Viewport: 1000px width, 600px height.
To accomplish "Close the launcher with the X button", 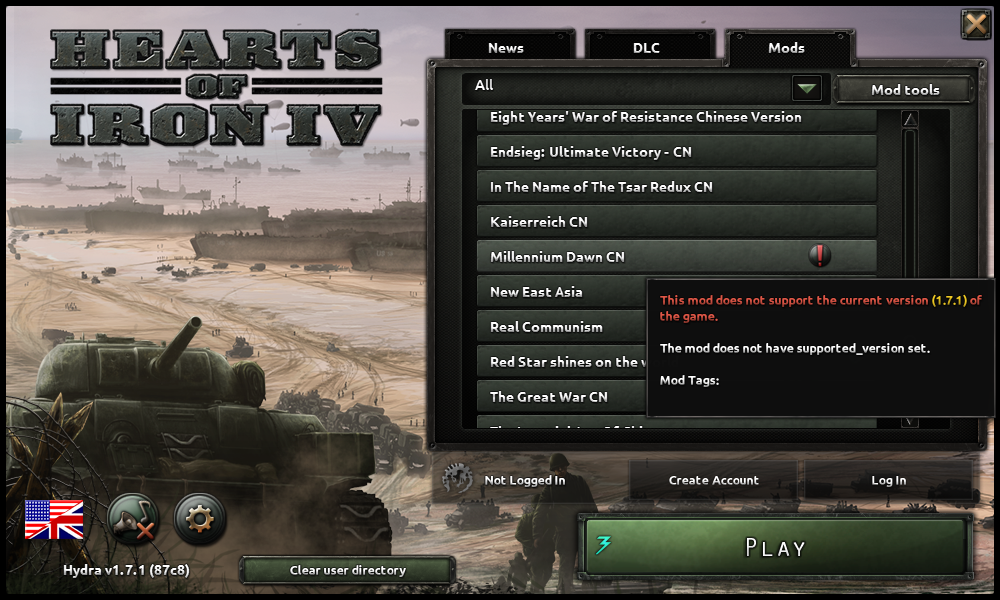I will tap(975, 24).
